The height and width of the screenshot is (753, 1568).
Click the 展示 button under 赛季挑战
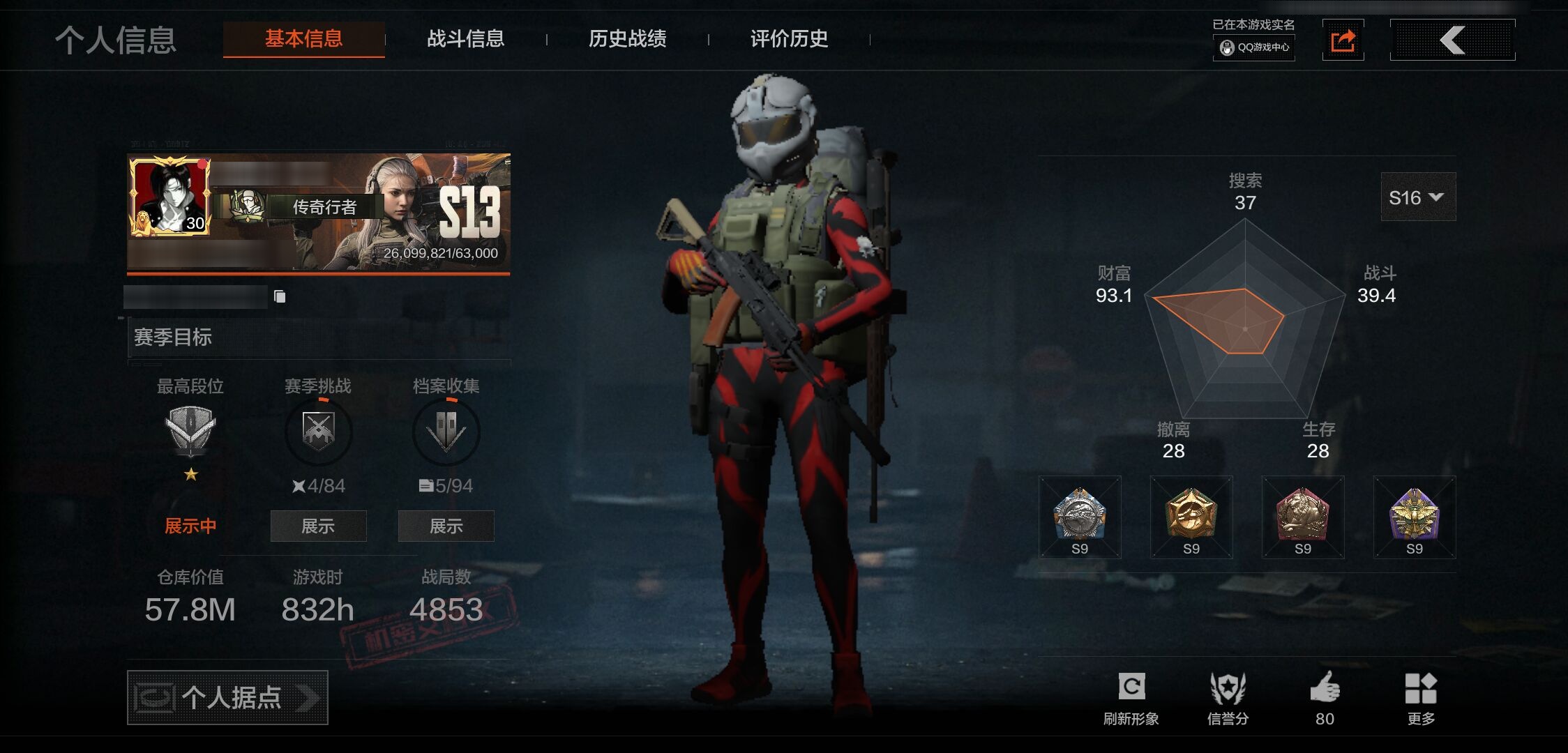click(x=317, y=526)
